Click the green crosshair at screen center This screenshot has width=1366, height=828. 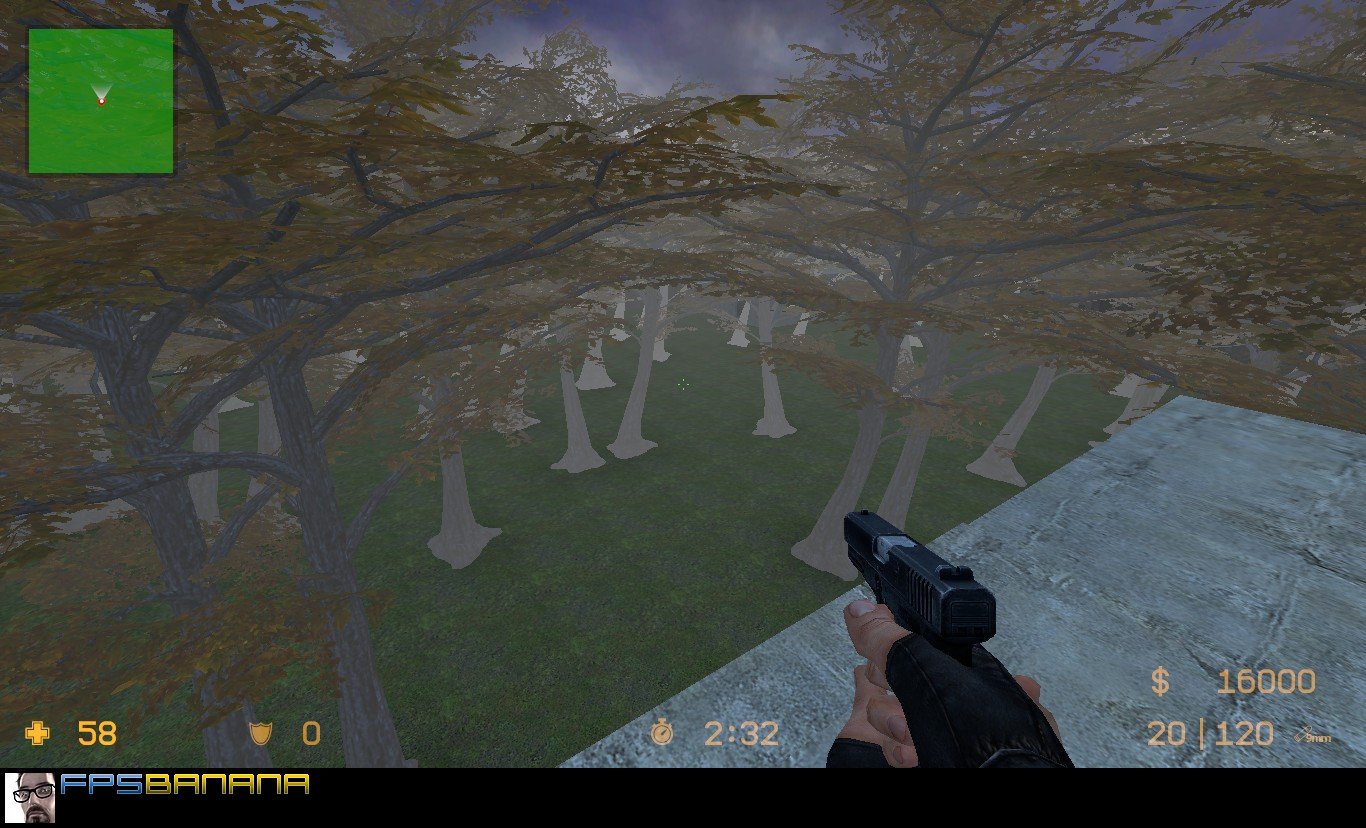click(x=683, y=384)
